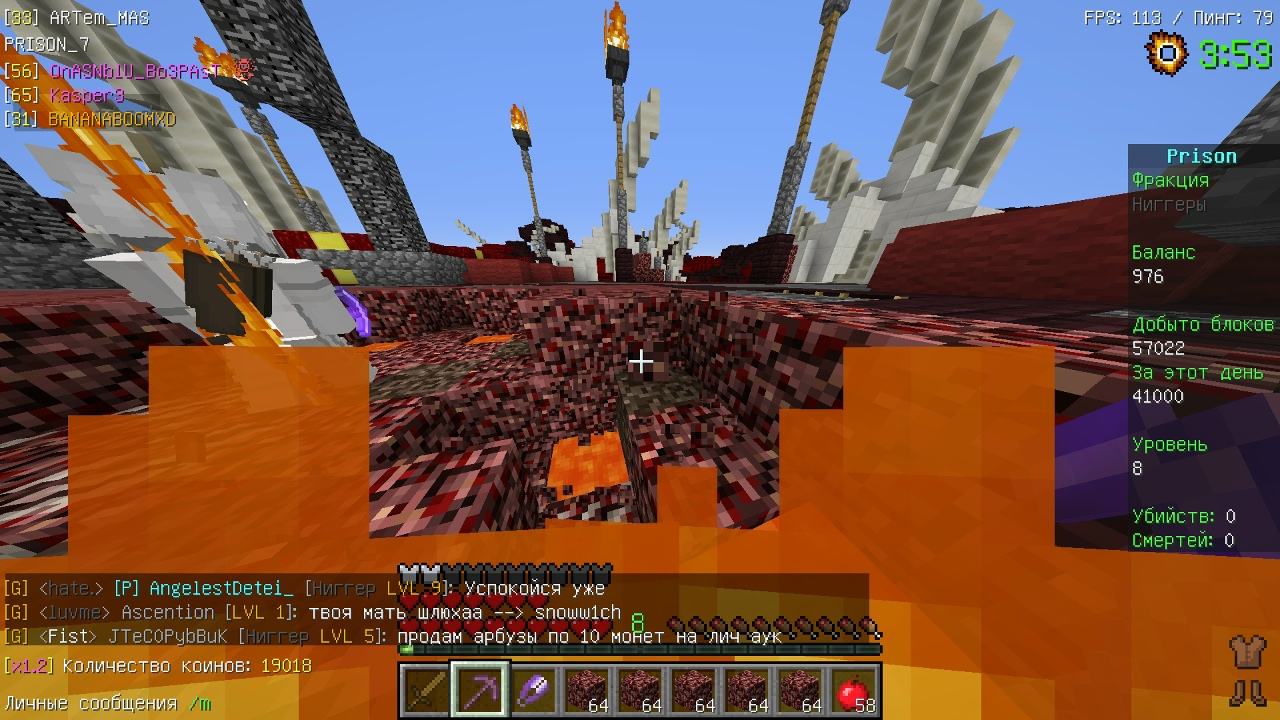This screenshot has height=720, width=1280.
Task: Click the green experience bar above the hotbar
Action: [640, 652]
